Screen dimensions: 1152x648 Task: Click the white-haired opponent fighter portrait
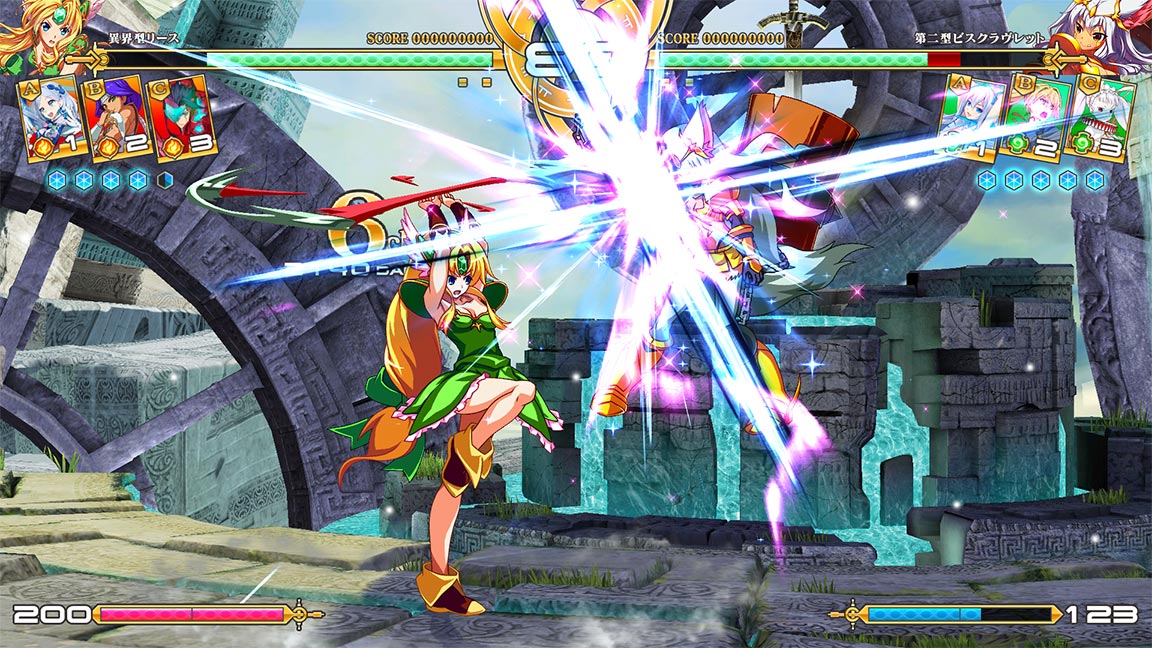point(1110,35)
